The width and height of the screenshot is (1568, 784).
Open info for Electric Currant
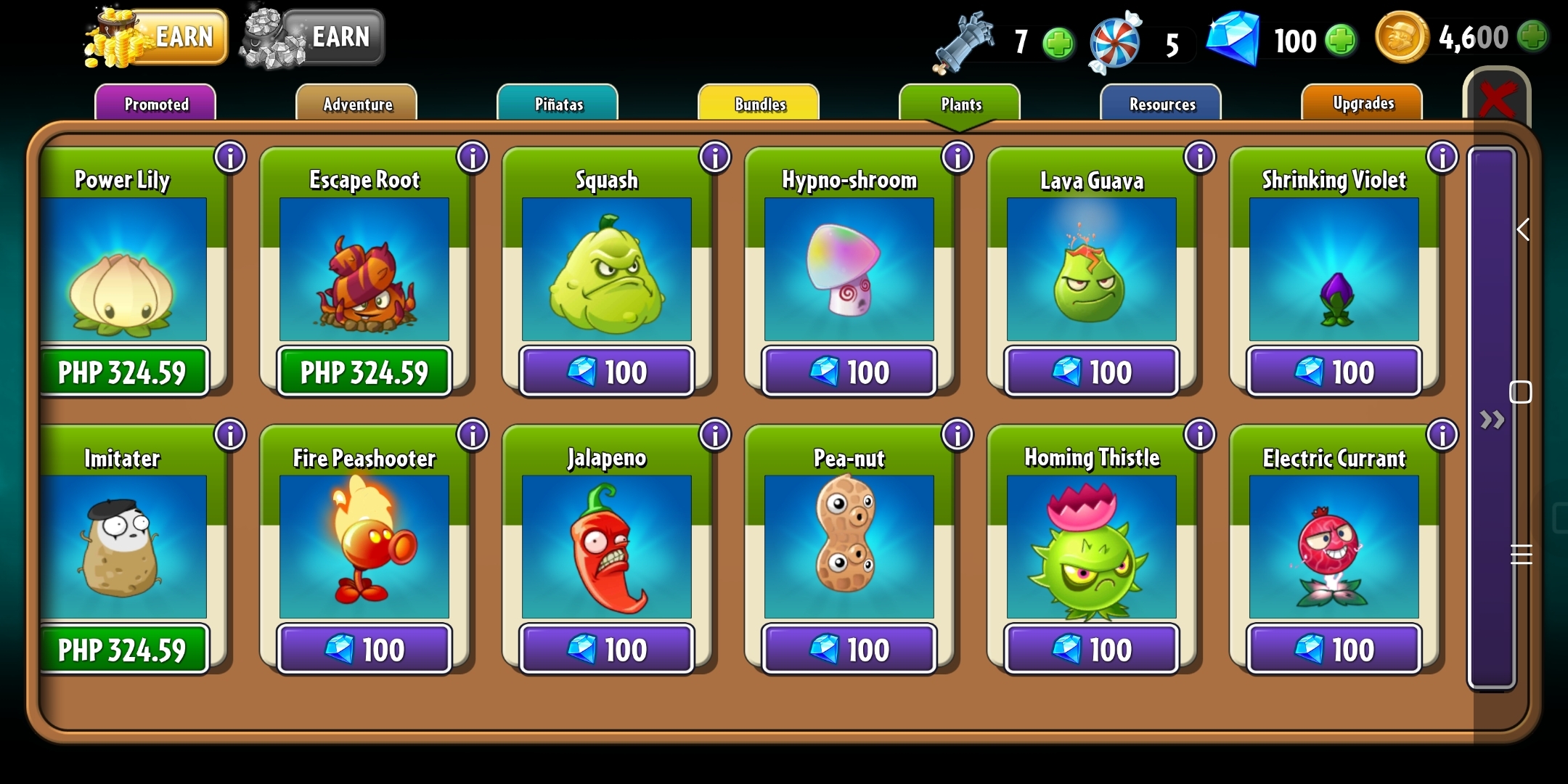click(x=1442, y=435)
